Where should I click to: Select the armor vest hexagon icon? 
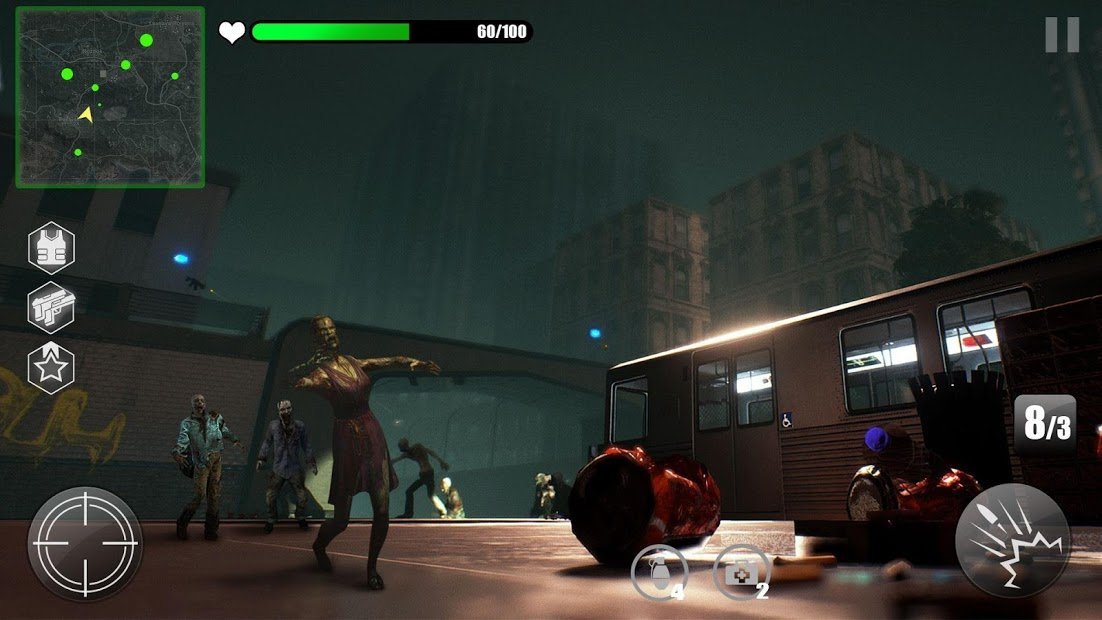pos(50,247)
